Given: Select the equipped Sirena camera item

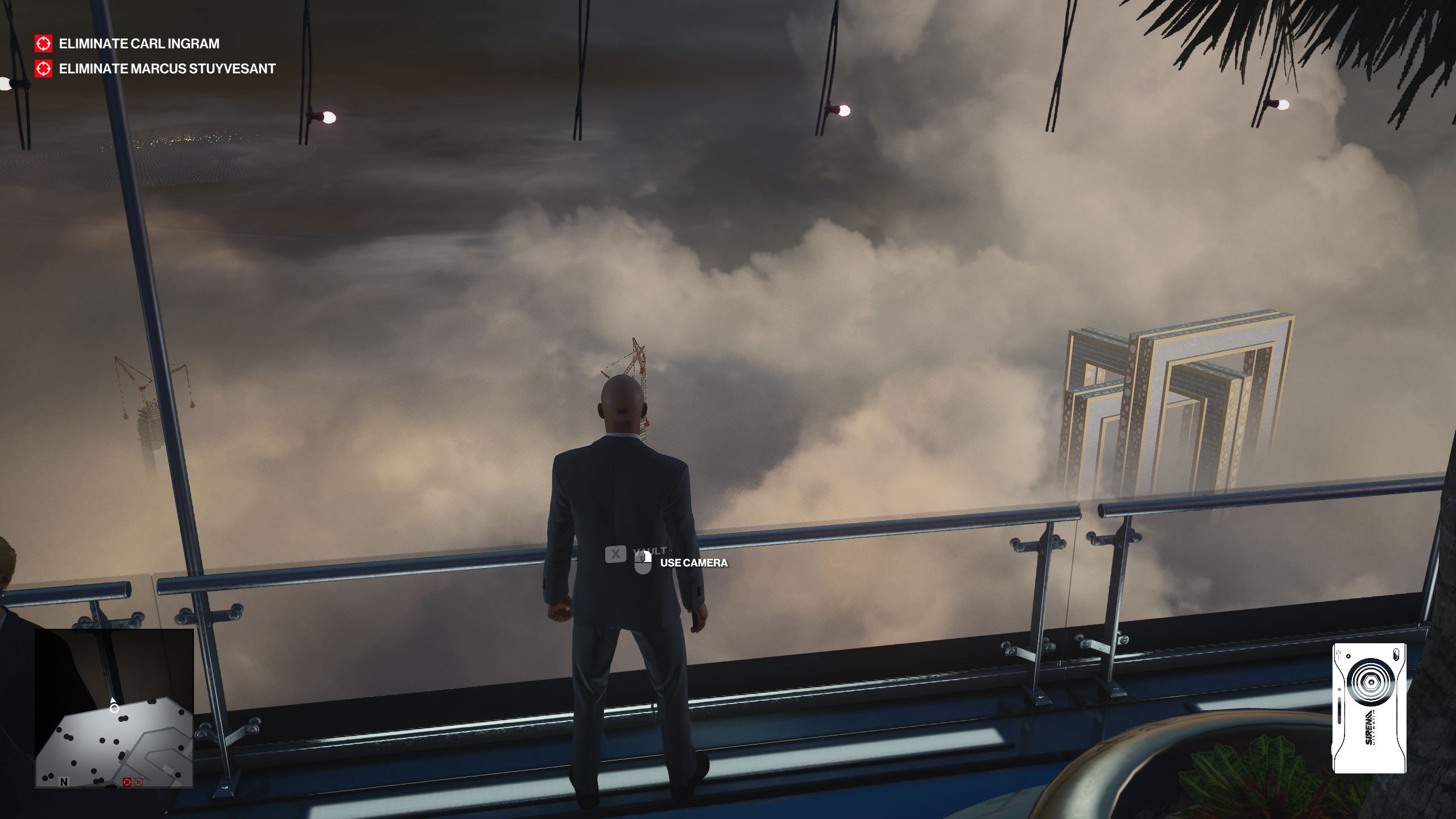Looking at the screenshot, I should (x=1369, y=708).
